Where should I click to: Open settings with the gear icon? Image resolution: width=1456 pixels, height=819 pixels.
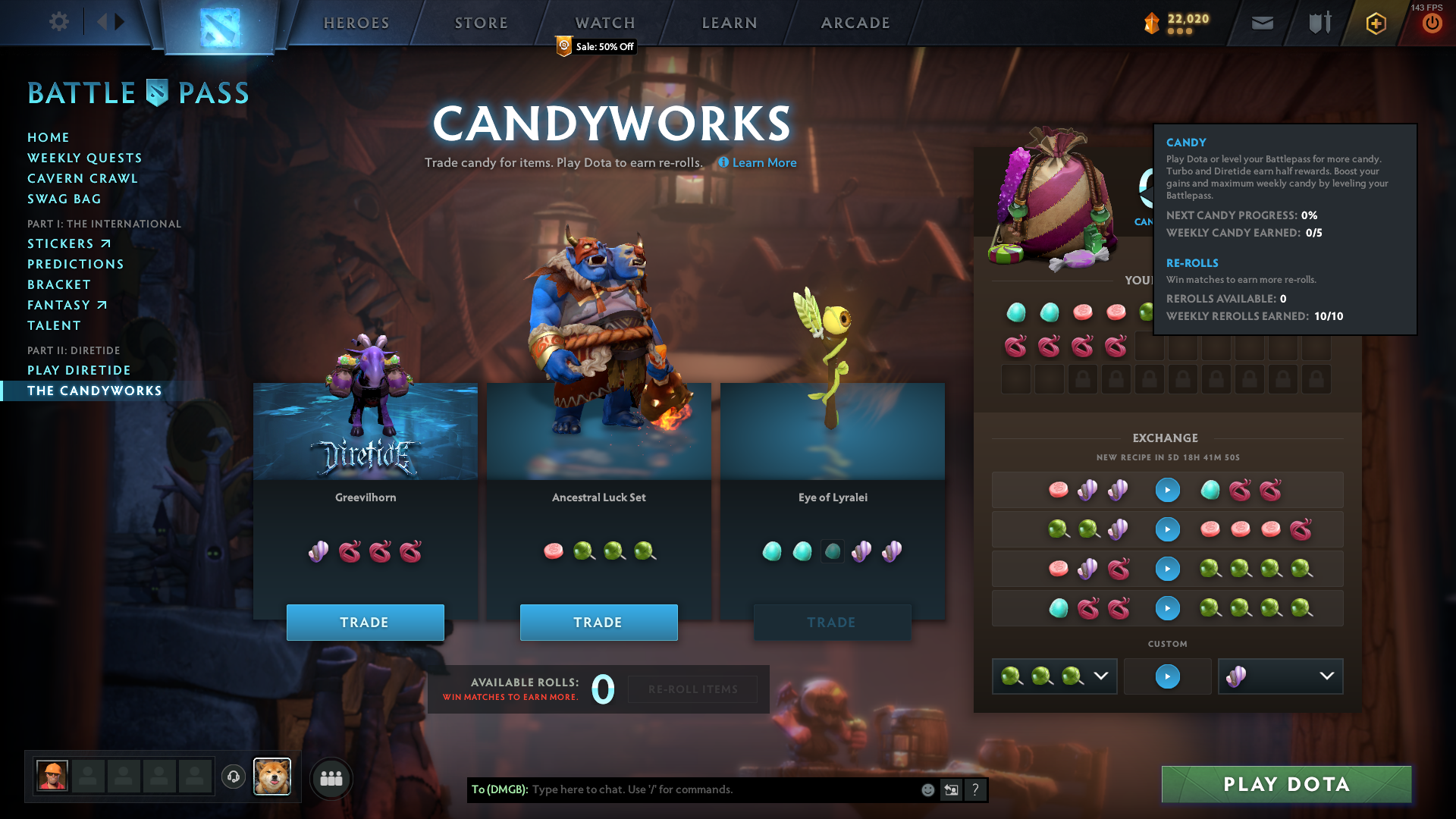click(x=58, y=22)
